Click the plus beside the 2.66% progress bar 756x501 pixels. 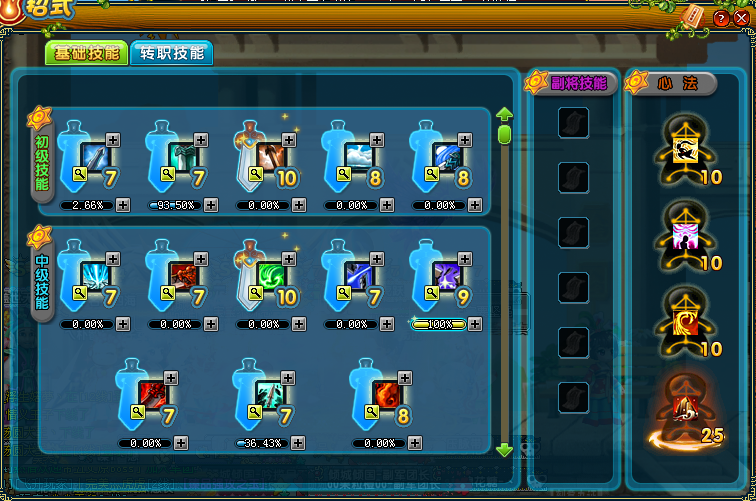123,205
